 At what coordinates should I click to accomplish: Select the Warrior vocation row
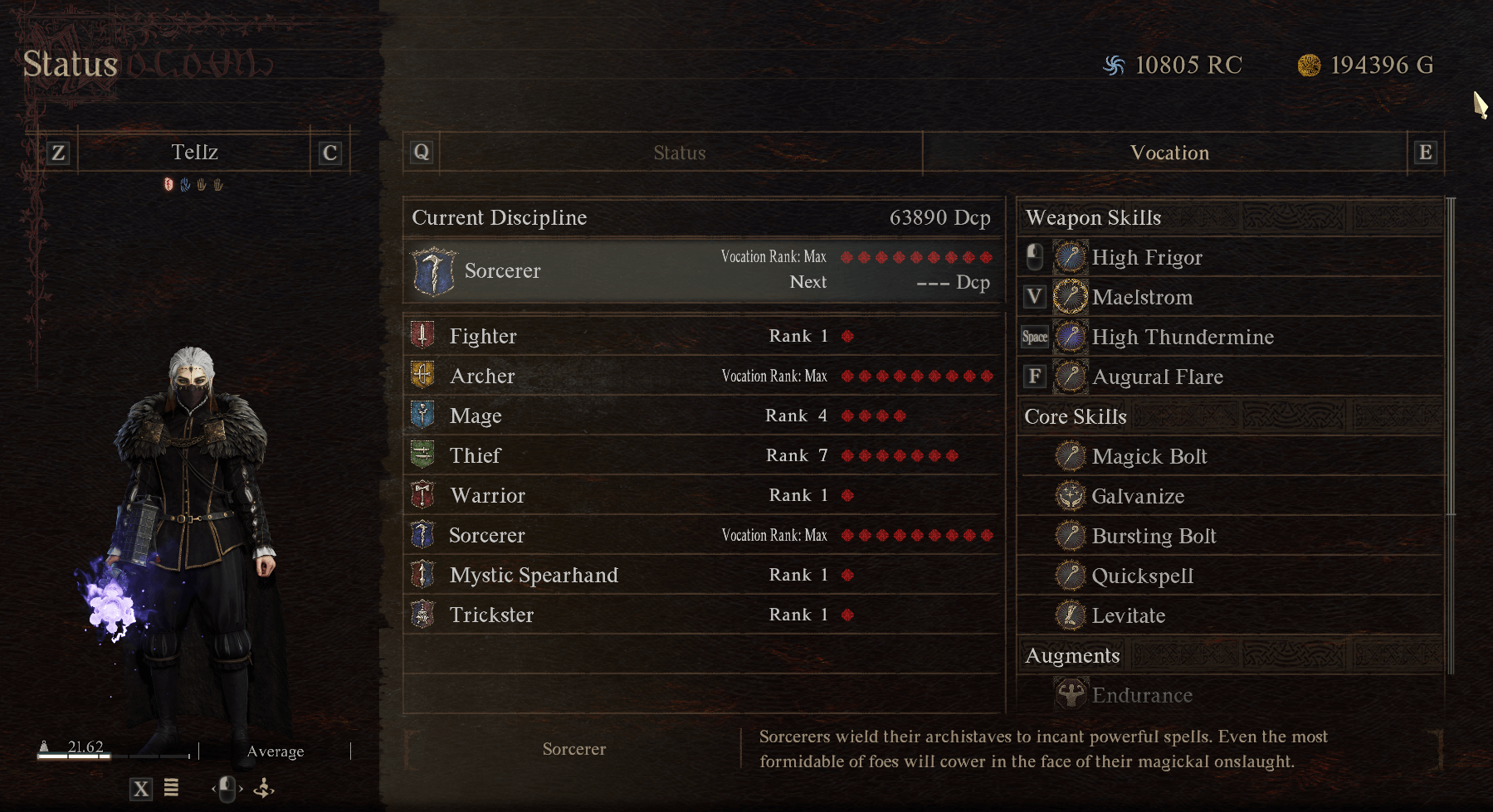[x=702, y=495]
